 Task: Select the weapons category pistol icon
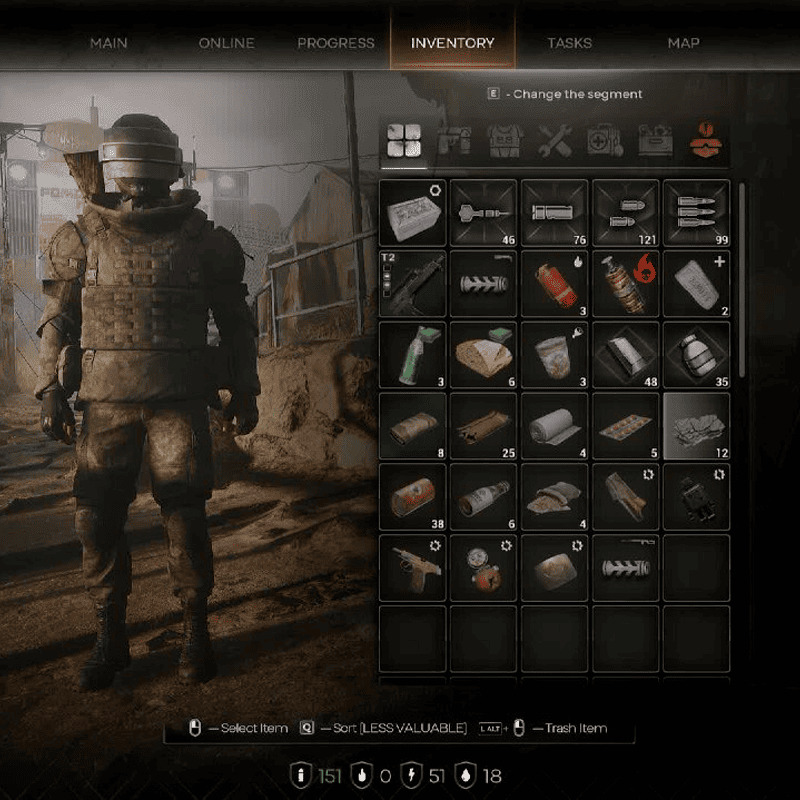pos(455,142)
